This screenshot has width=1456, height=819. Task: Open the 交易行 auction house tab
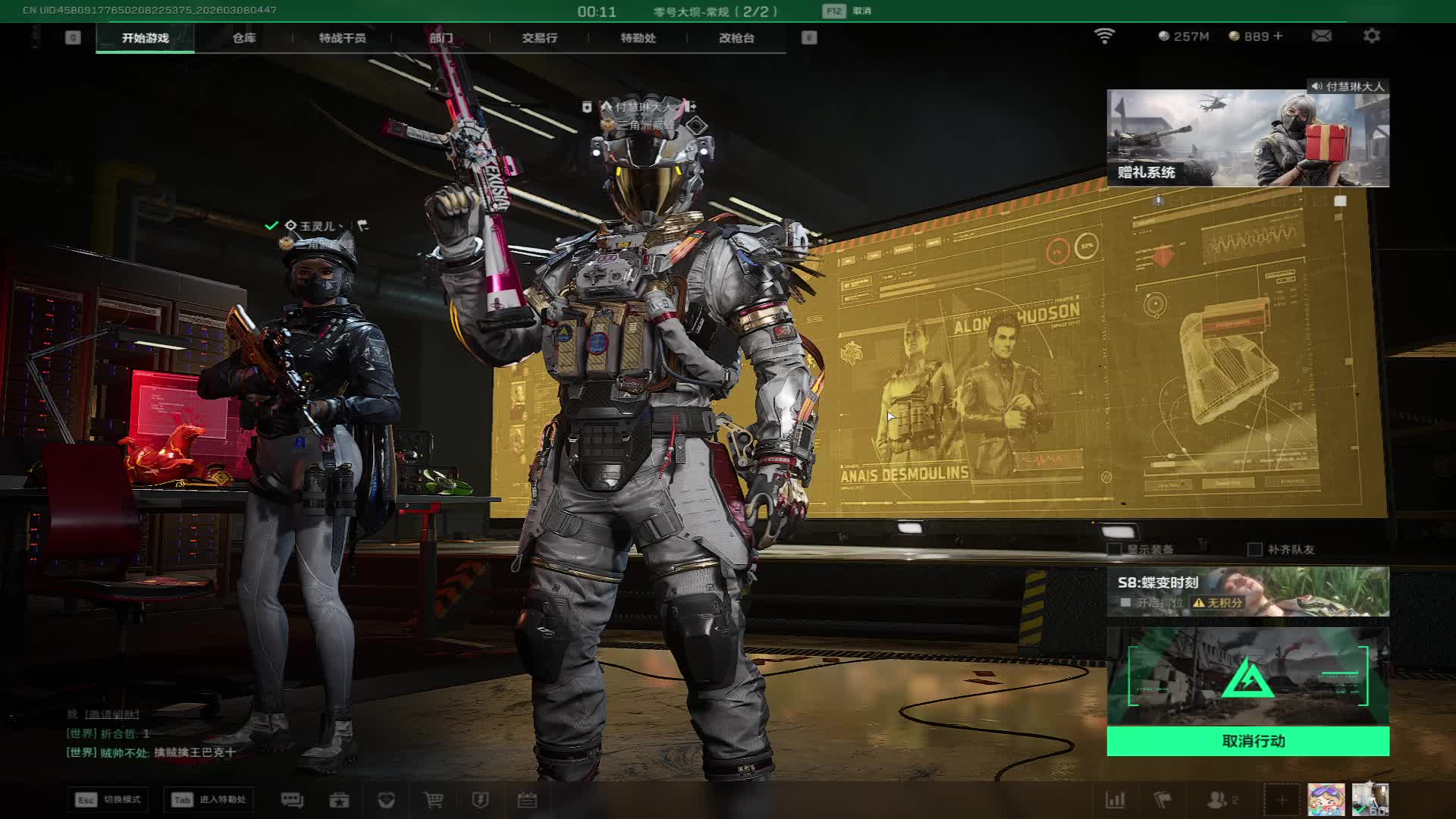point(539,38)
